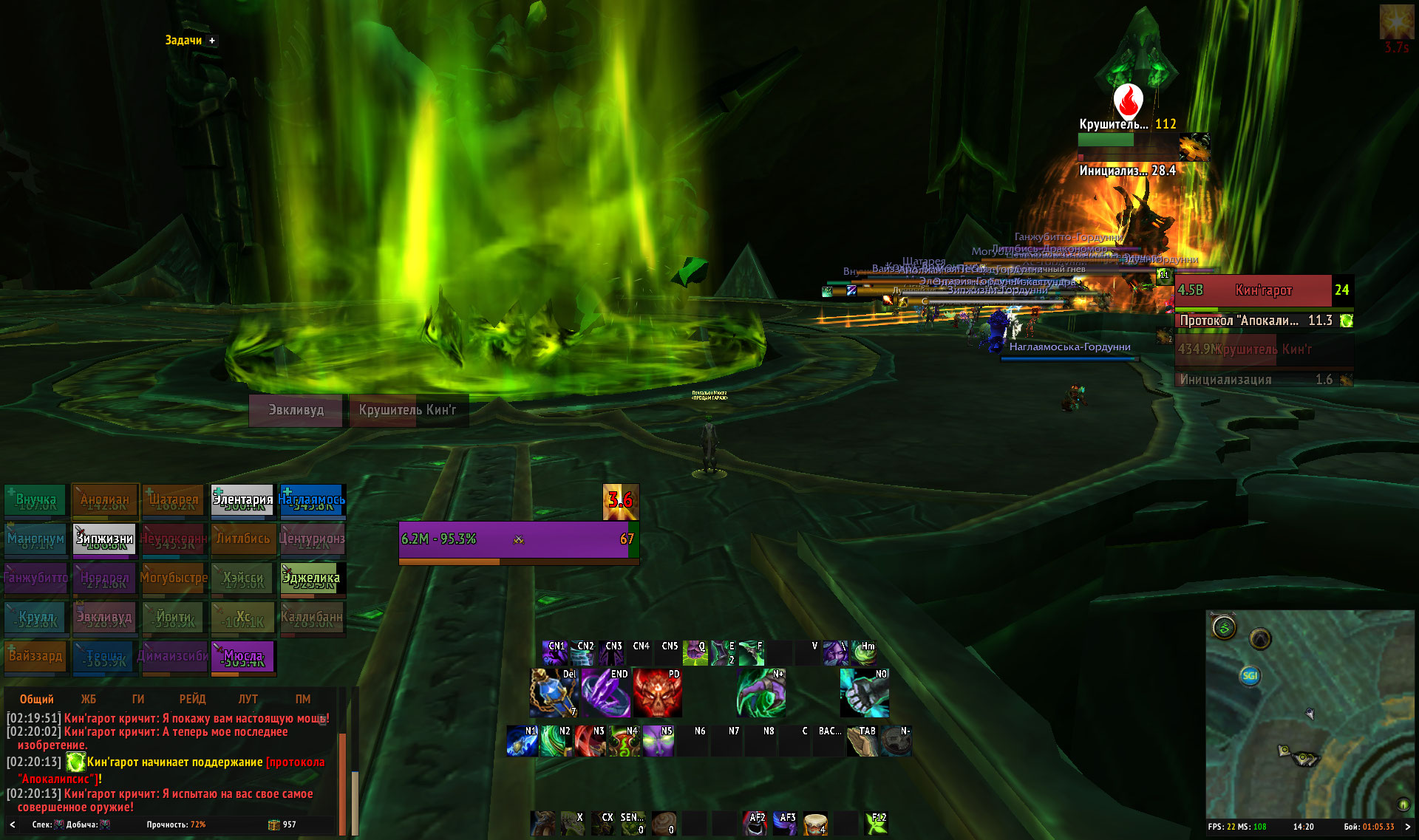Select raid member Элентария's frame
The image size is (1419, 840).
click(243, 500)
